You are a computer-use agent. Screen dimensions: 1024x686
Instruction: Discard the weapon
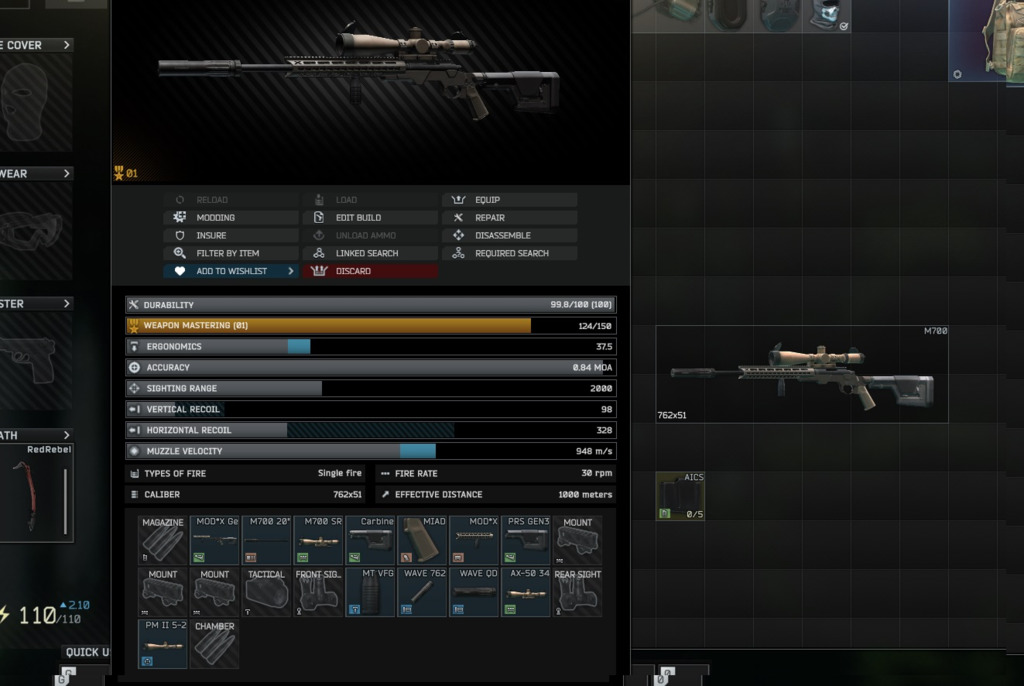[369, 272]
